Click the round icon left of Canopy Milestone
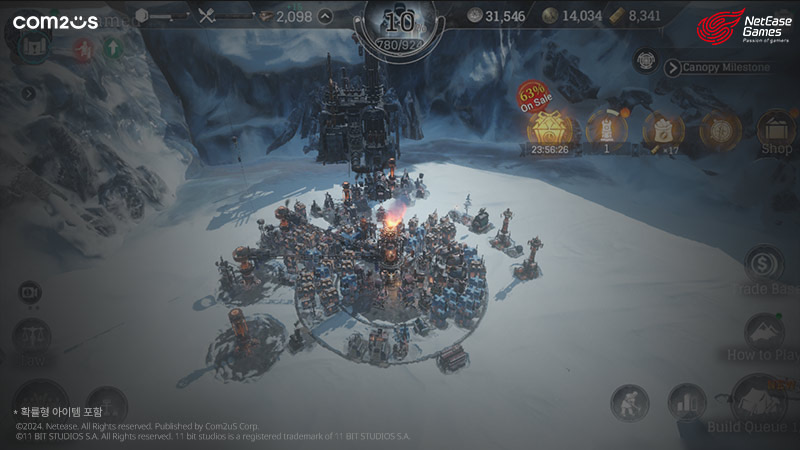The width and height of the screenshot is (800, 450). [645, 61]
